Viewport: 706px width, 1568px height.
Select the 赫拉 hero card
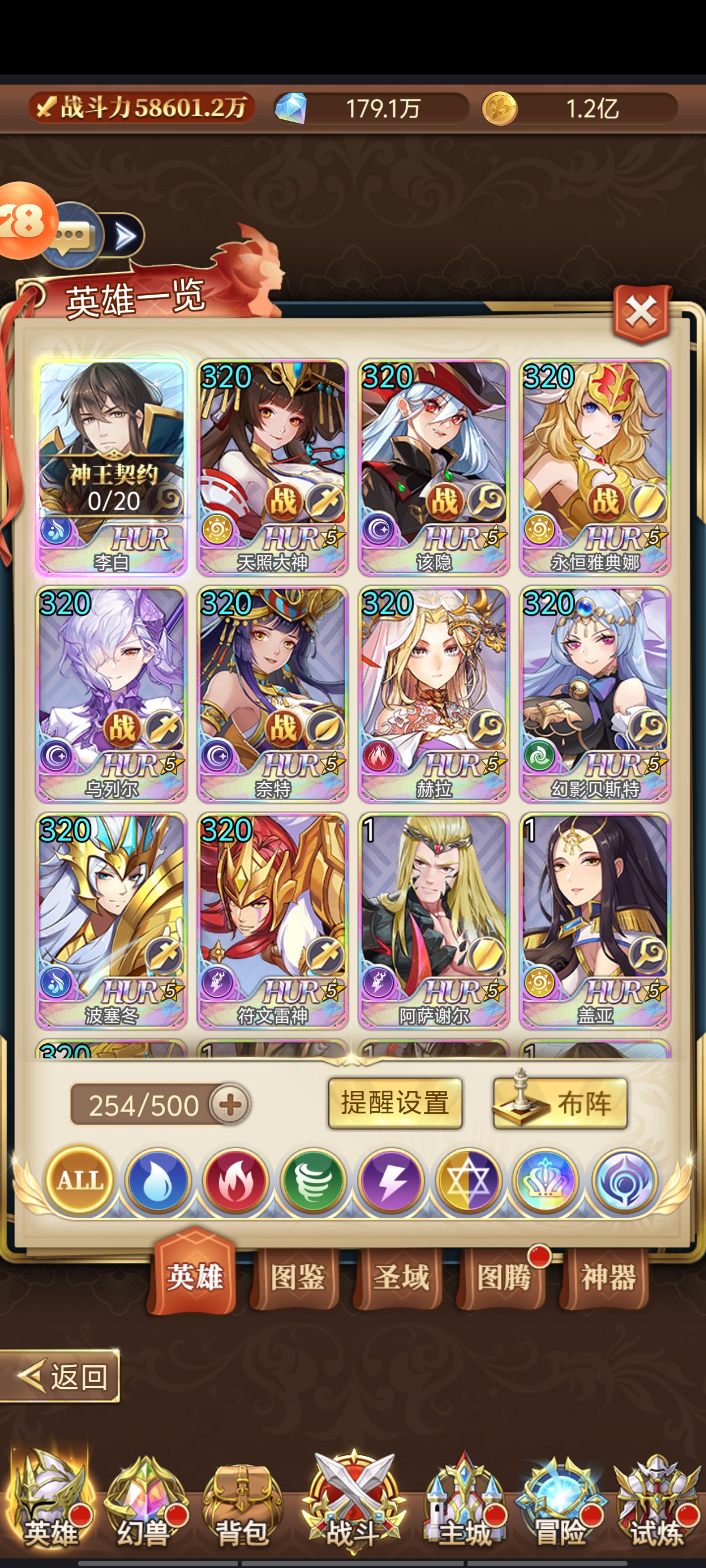tap(433, 693)
